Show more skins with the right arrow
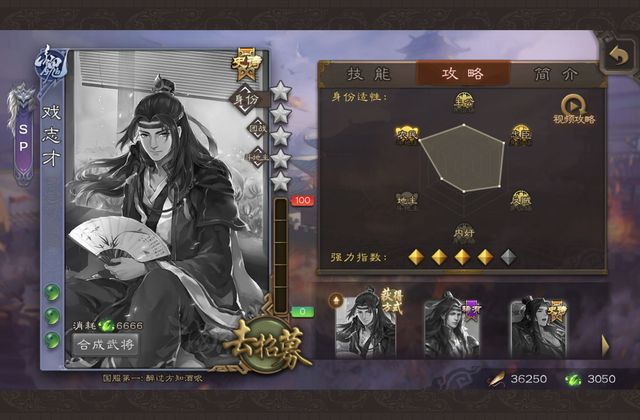This screenshot has height=420, width=640. [605, 343]
